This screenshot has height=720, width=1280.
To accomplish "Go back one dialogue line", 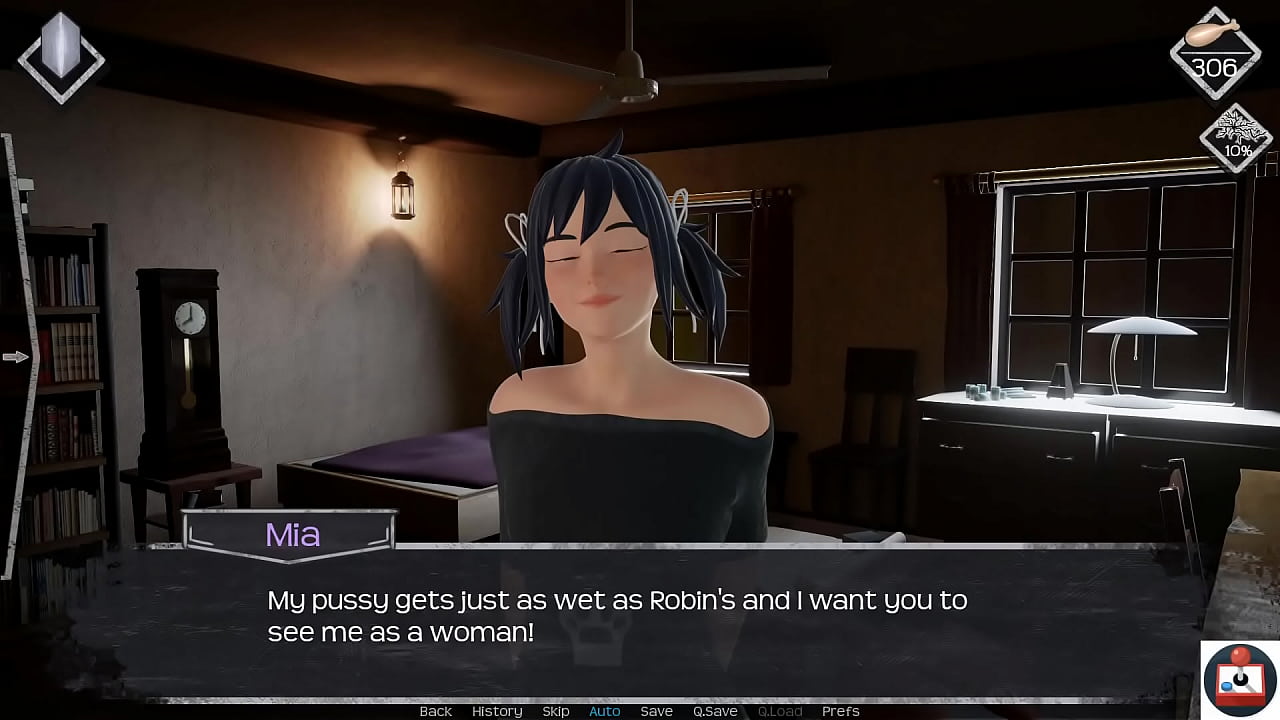I will [x=435, y=711].
